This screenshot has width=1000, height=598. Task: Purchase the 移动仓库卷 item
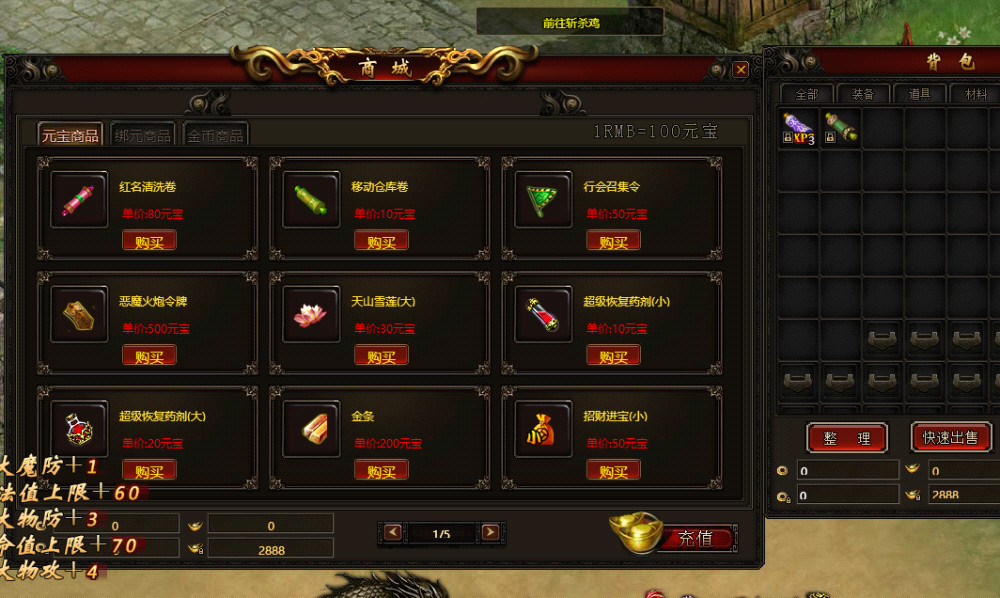(x=381, y=241)
